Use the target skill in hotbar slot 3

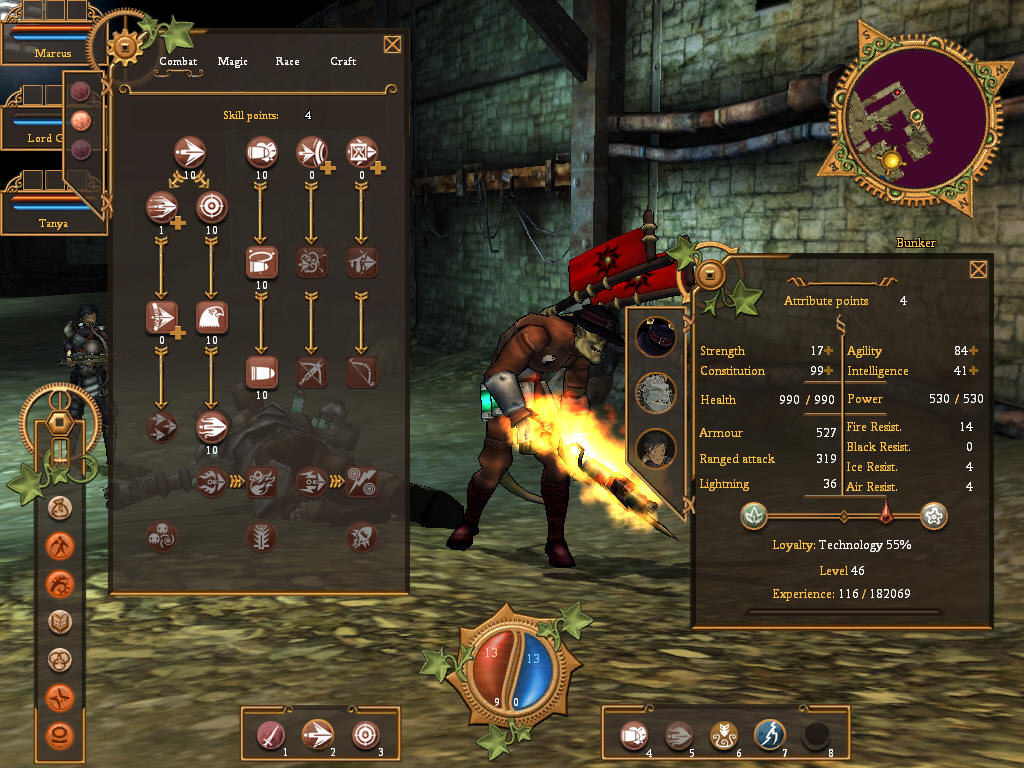click(366, 735)
